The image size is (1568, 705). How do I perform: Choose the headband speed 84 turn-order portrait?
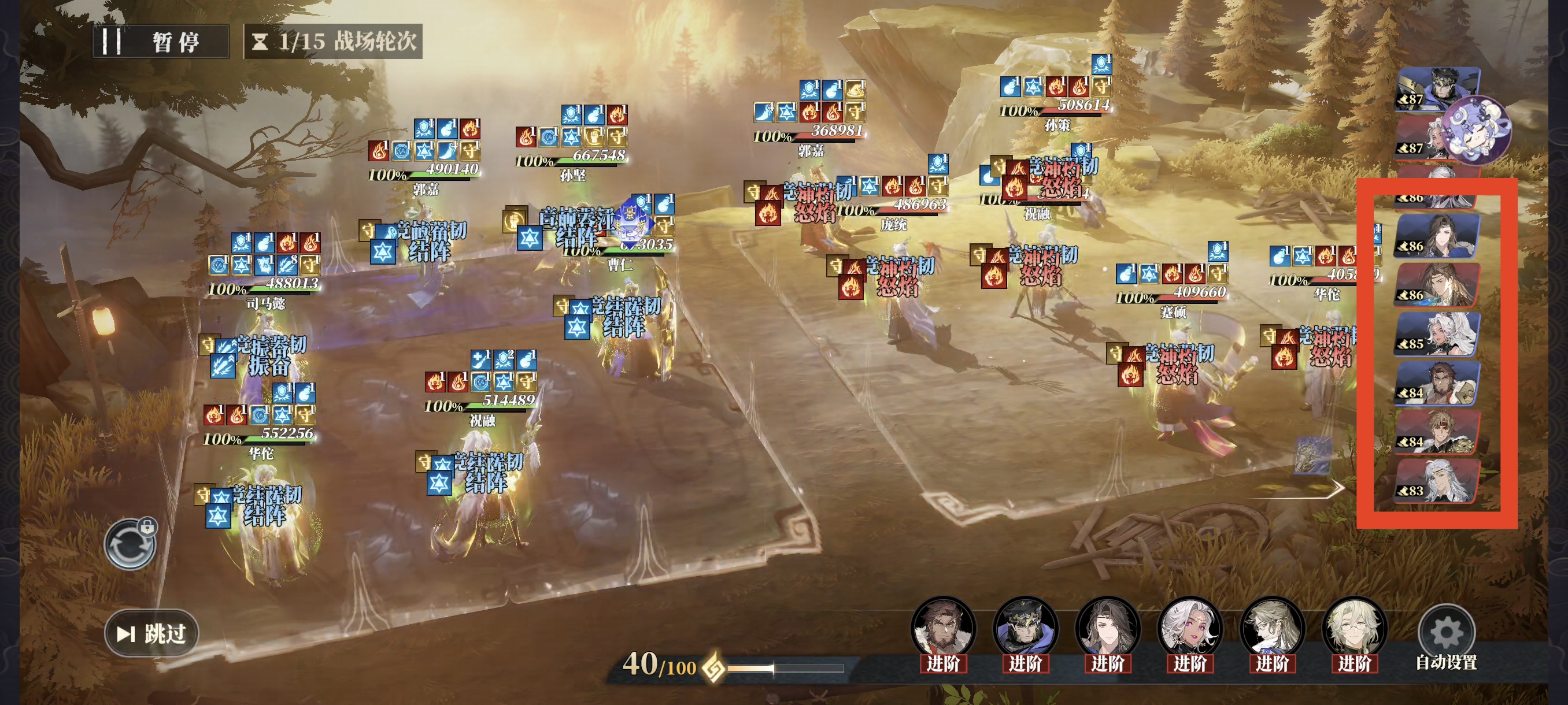(x=1437, y=432)
